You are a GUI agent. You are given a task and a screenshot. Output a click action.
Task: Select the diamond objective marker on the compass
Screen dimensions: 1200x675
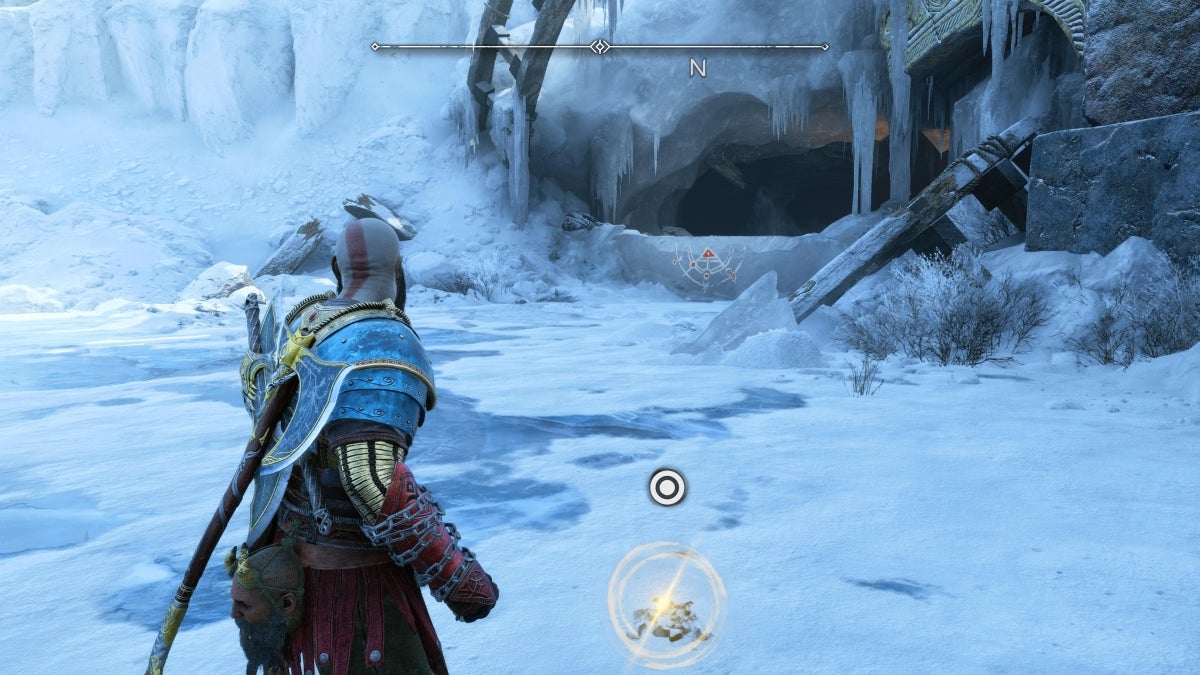pos(599,46)
